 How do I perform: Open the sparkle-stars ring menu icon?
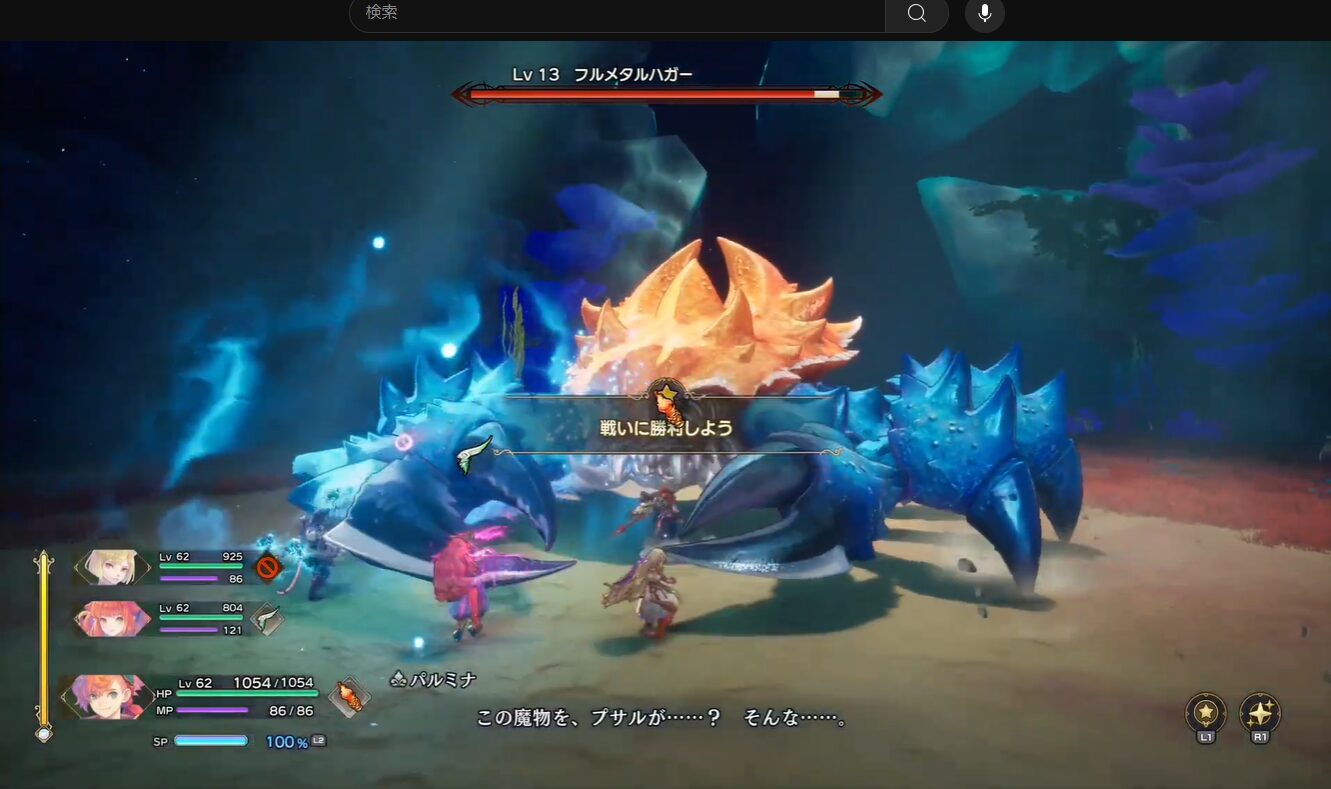[1260, 714]
